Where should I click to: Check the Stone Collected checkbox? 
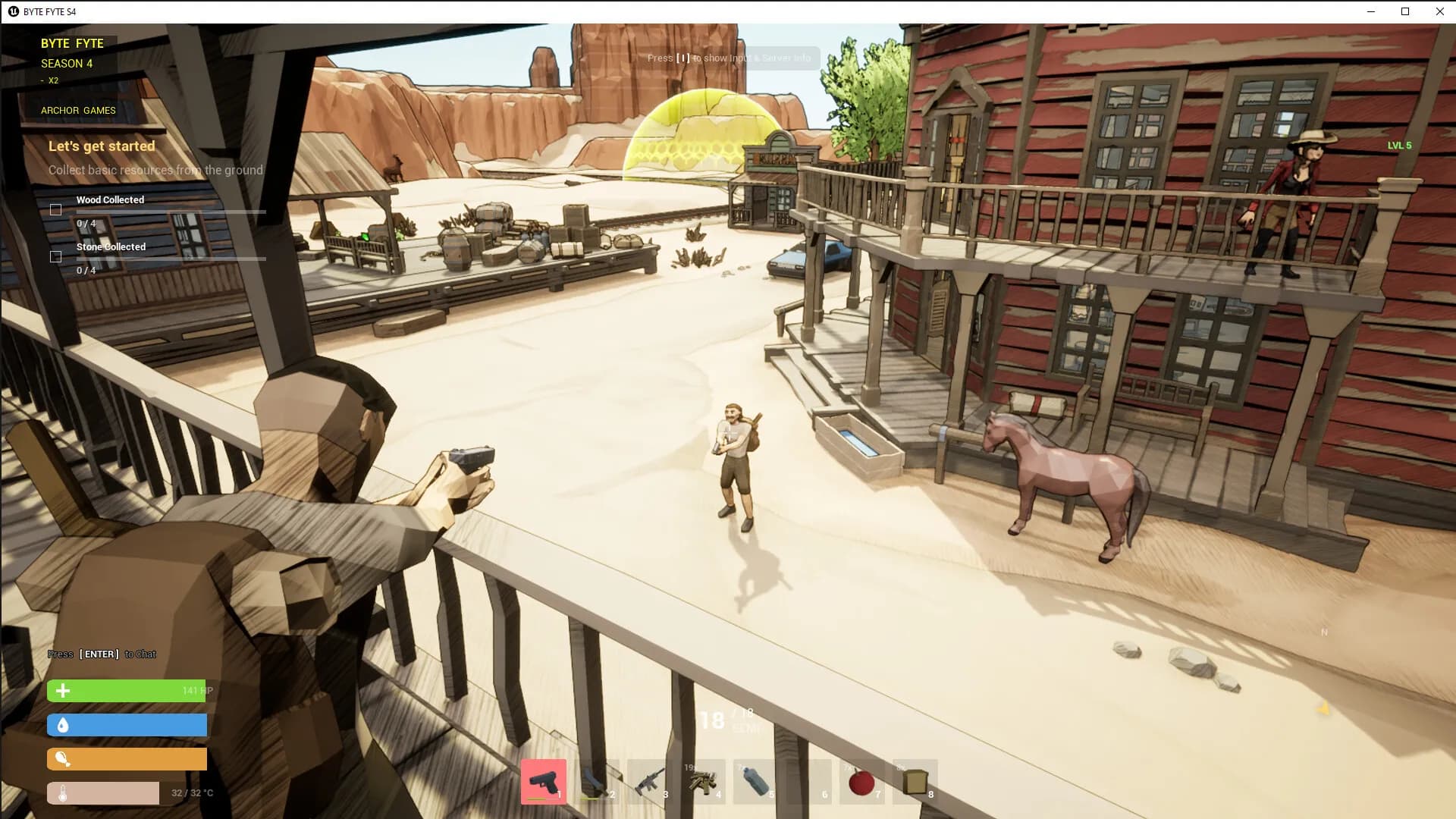pos(56,256)
